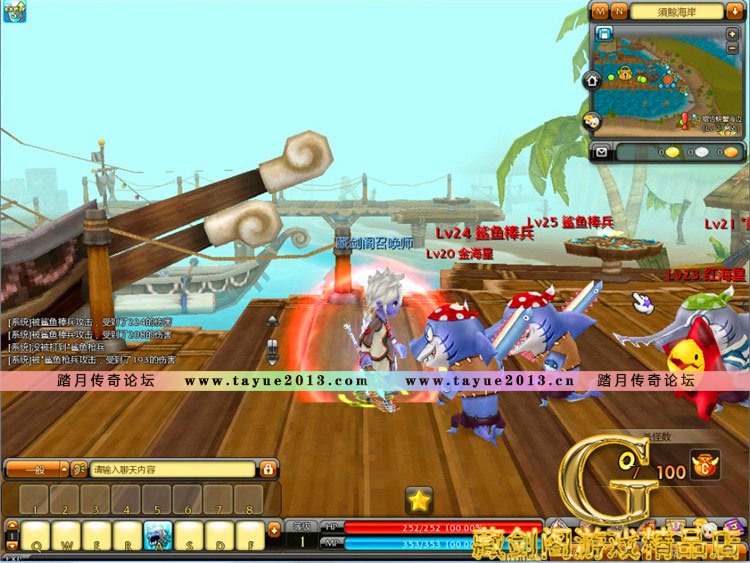
Task: Switch the hotbar page with the up arrow
Action: pyautogui.click(x=12, y=526)
